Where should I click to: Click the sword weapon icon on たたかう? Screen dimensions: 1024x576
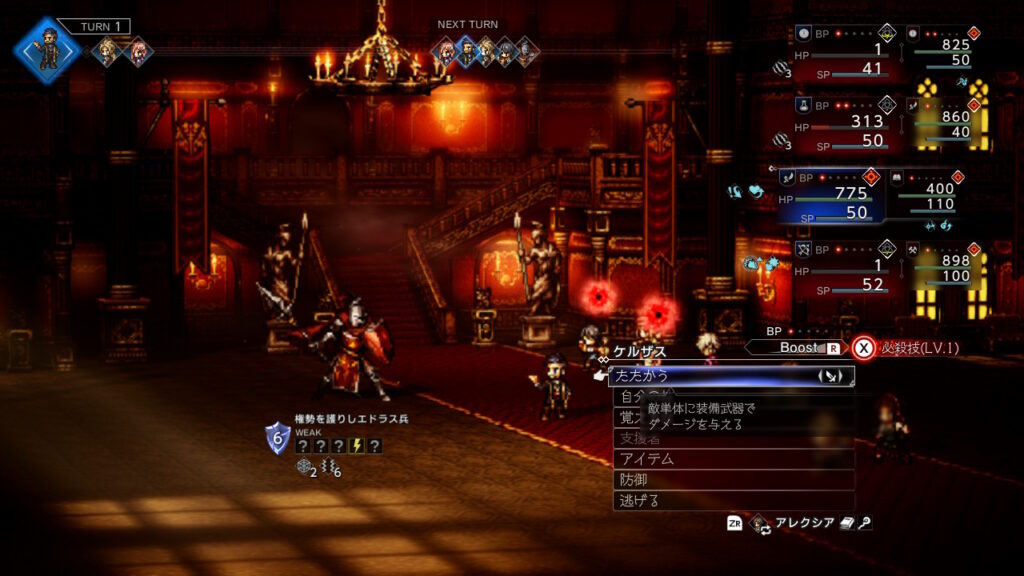[832, 376]
